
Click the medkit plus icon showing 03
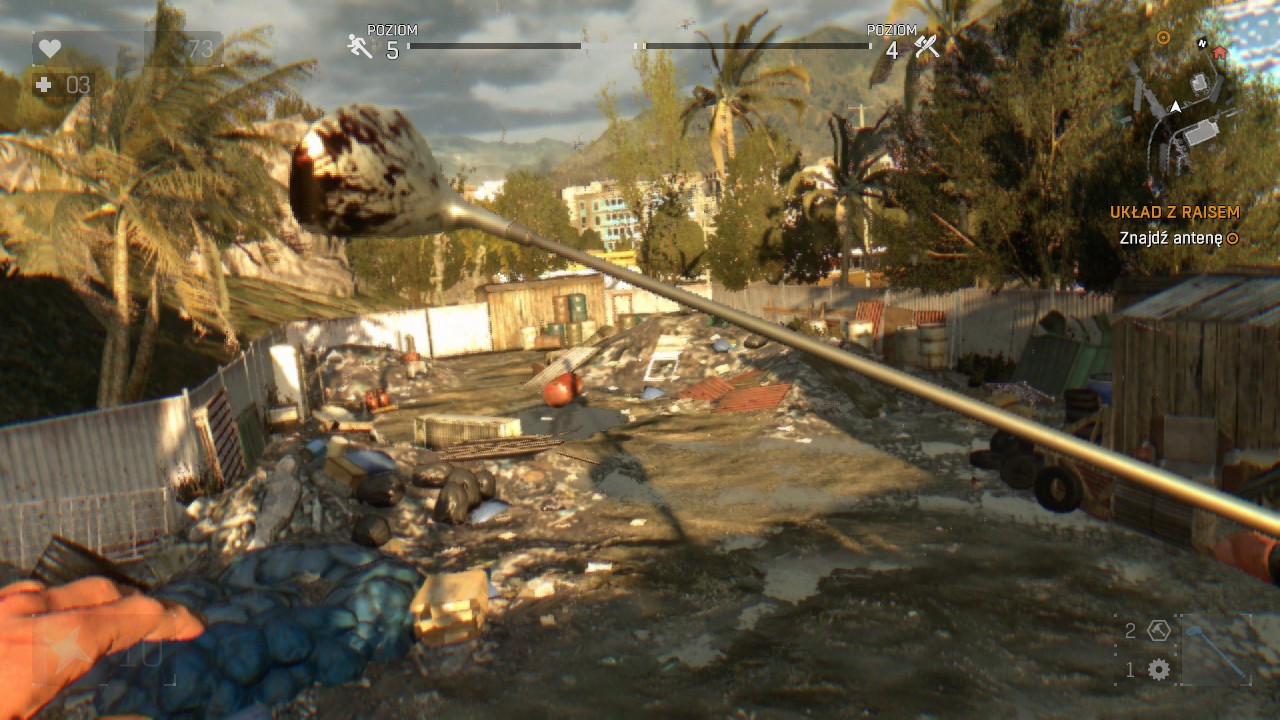tap(43, 85)
